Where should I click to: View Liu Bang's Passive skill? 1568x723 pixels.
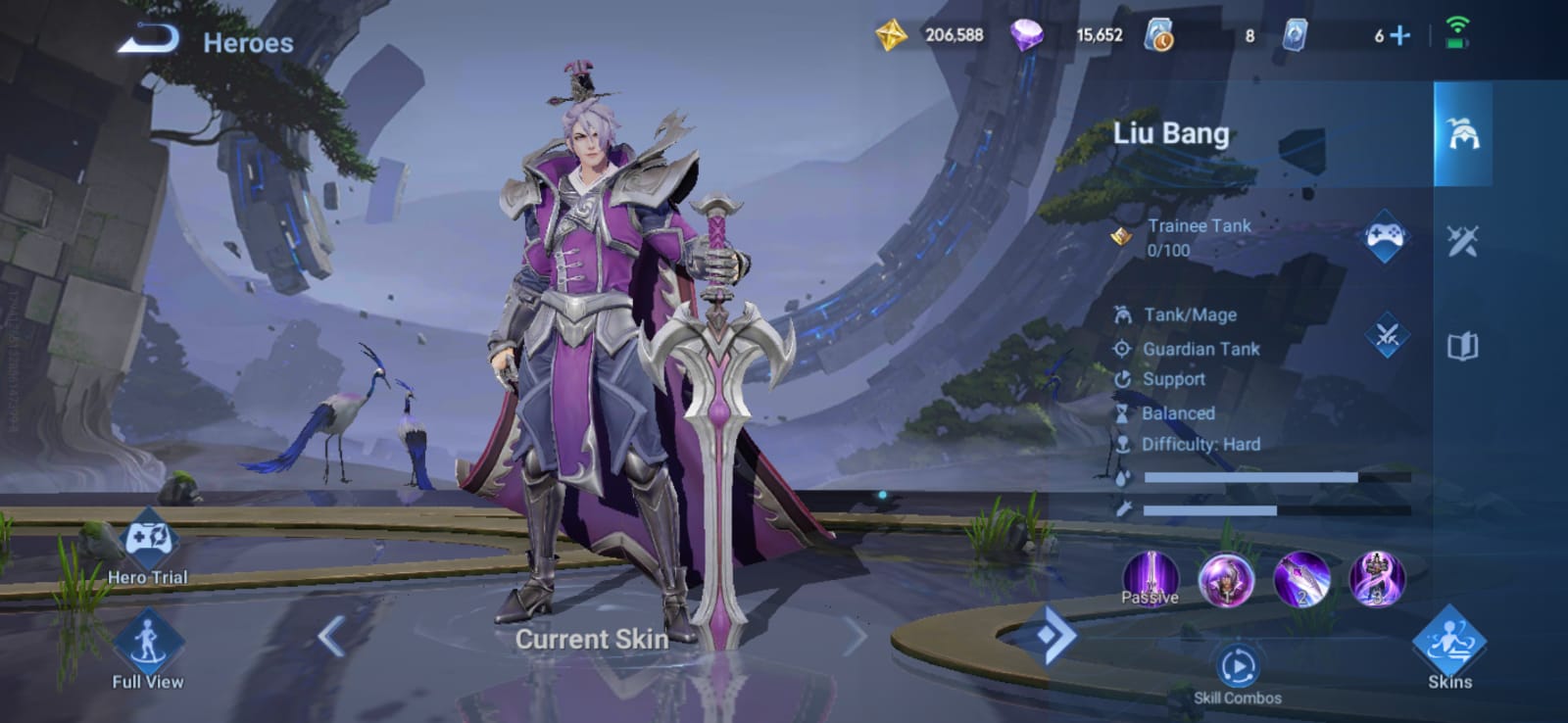click(x=1150, y=578)
